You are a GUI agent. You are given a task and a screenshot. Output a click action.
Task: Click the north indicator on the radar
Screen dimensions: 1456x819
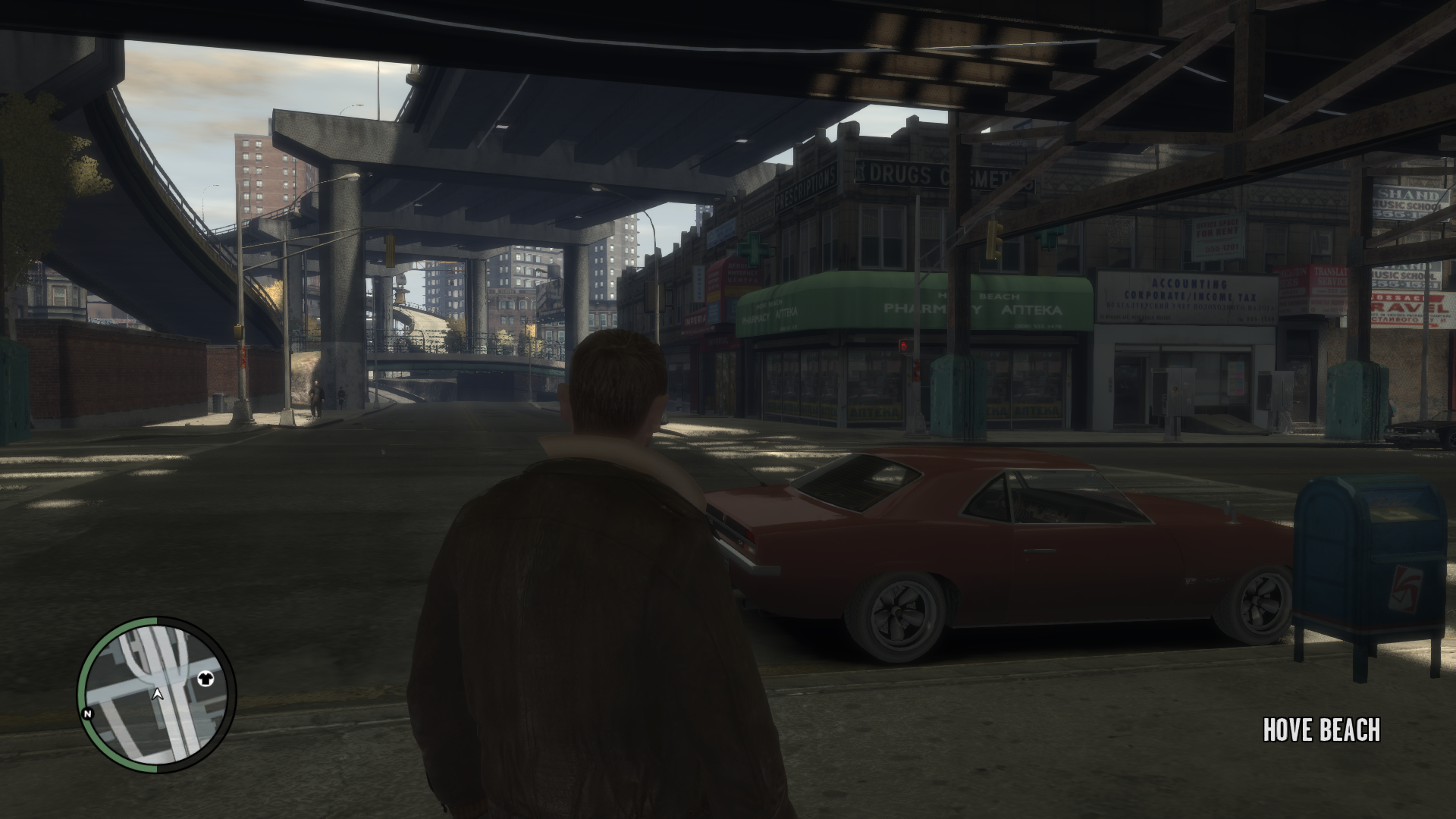coord(88,714)
